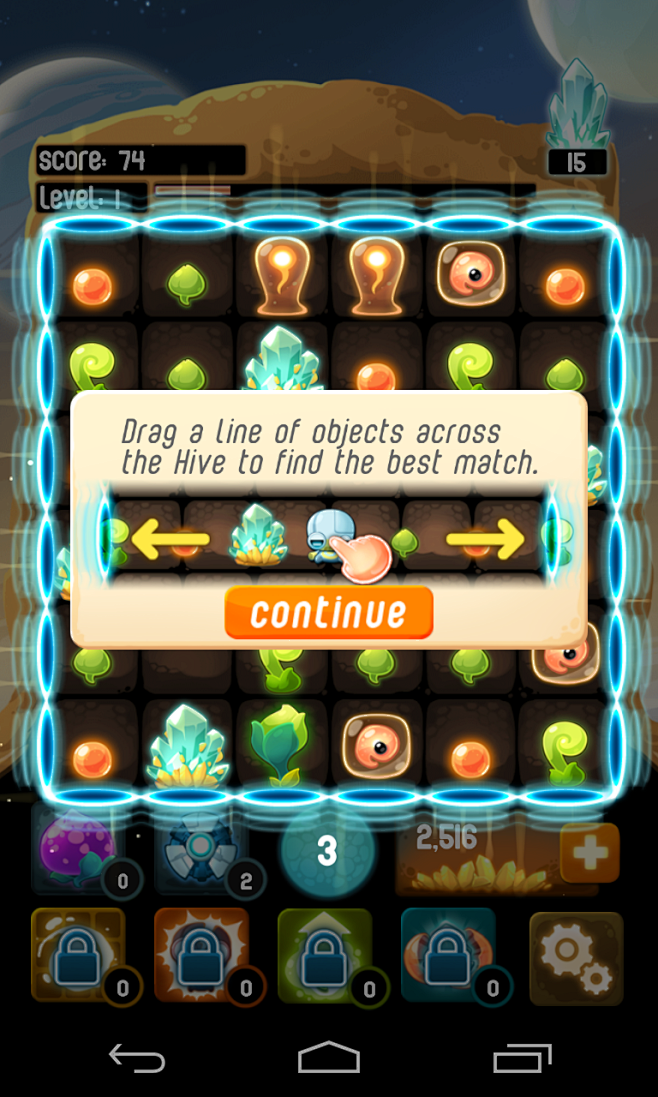This screenshot has height=1097, width=658.
Task: Tap the Android home button
Action: [x=328, y=1058]
